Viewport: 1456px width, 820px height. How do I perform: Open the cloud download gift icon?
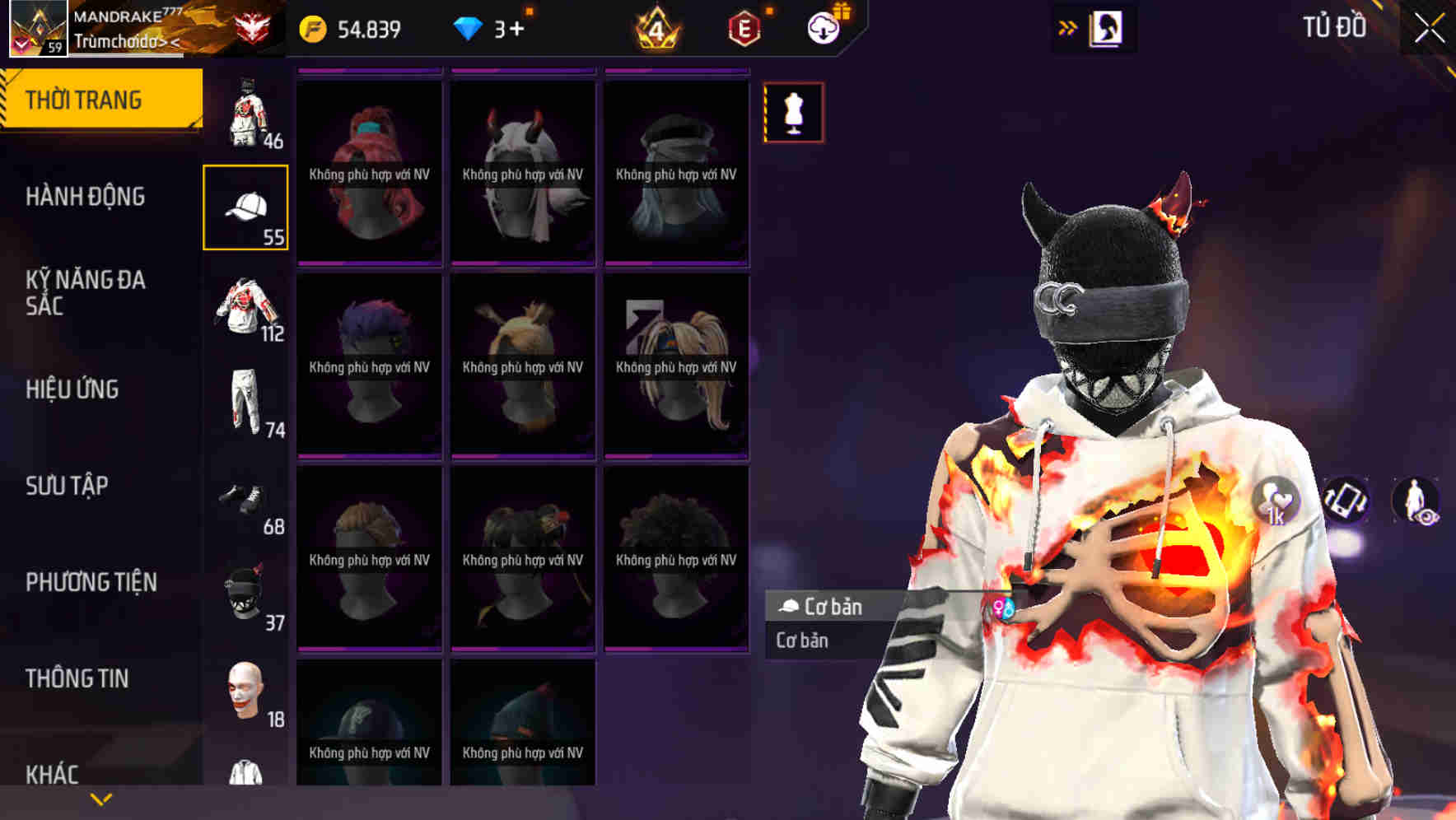[x=825, y=26]
